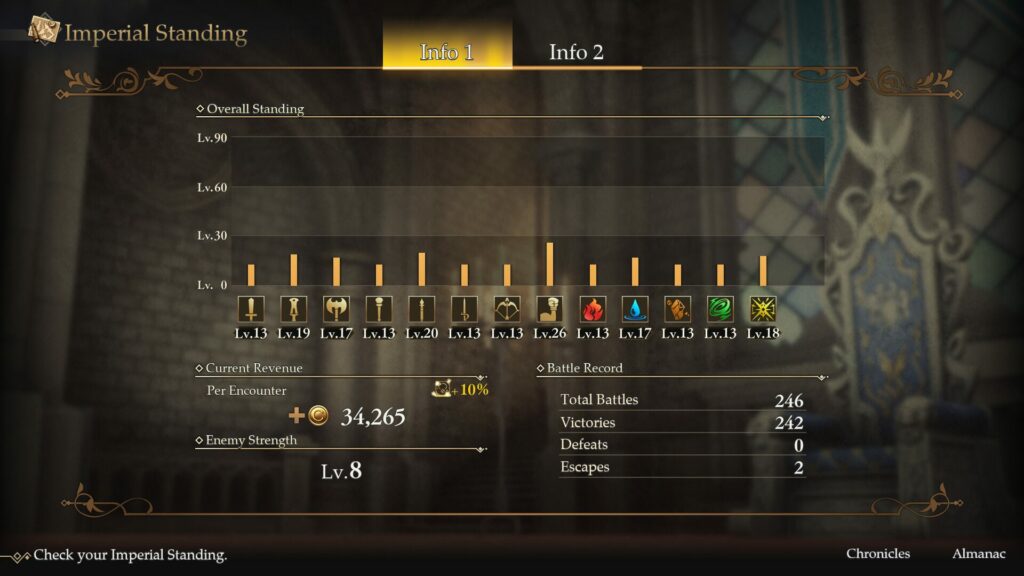Pick the red fire magic icon
The image size is (1024, 576).
pos(593,308)
